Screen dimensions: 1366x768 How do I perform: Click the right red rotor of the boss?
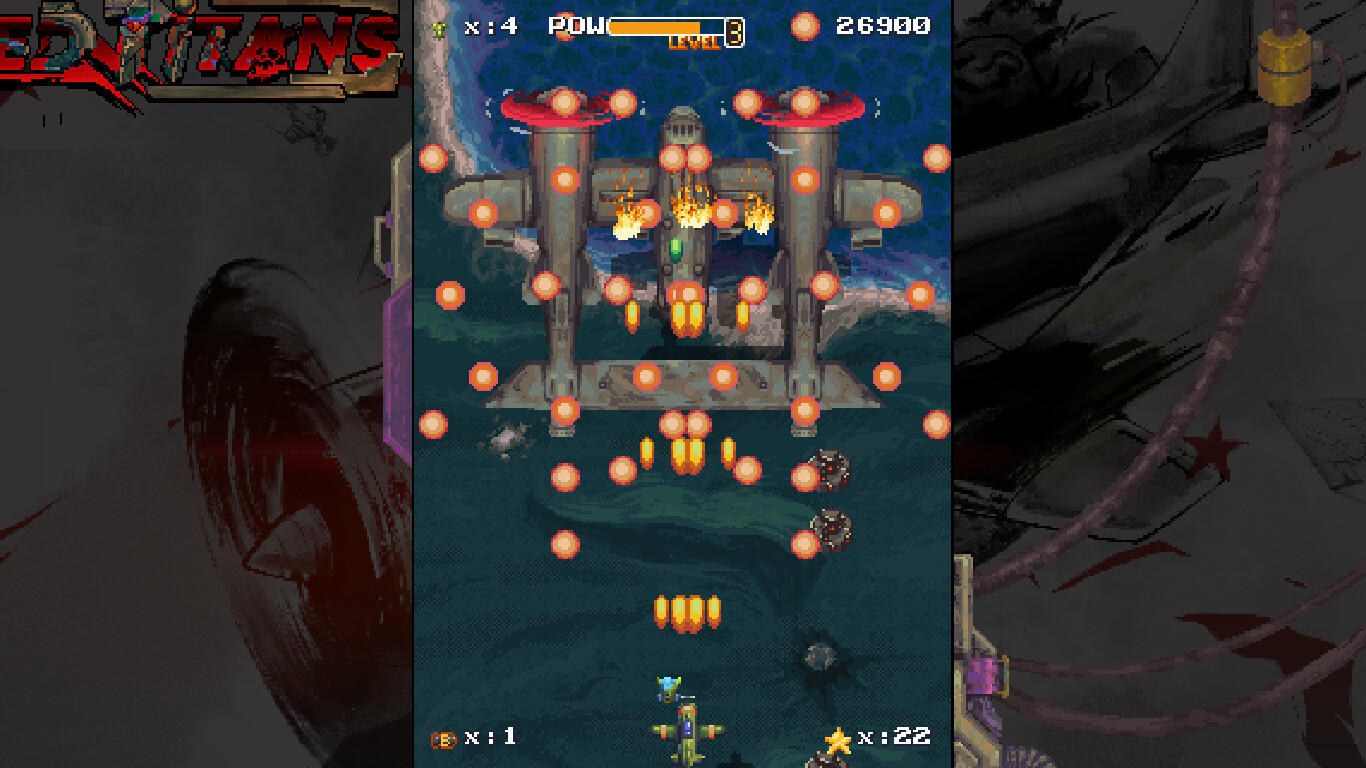802,104
